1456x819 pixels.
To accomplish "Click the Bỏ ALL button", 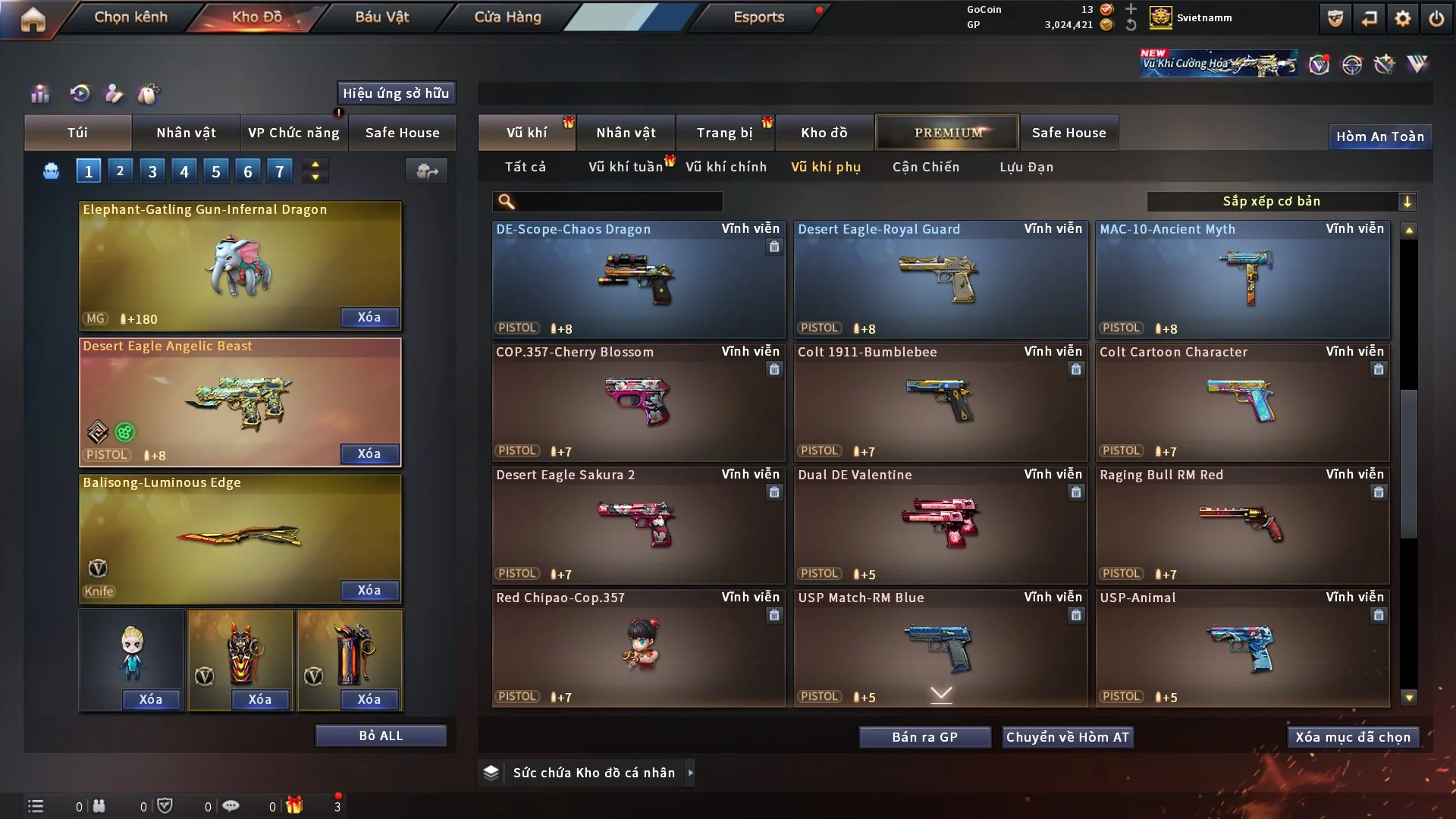I will [x=381, y=736].
